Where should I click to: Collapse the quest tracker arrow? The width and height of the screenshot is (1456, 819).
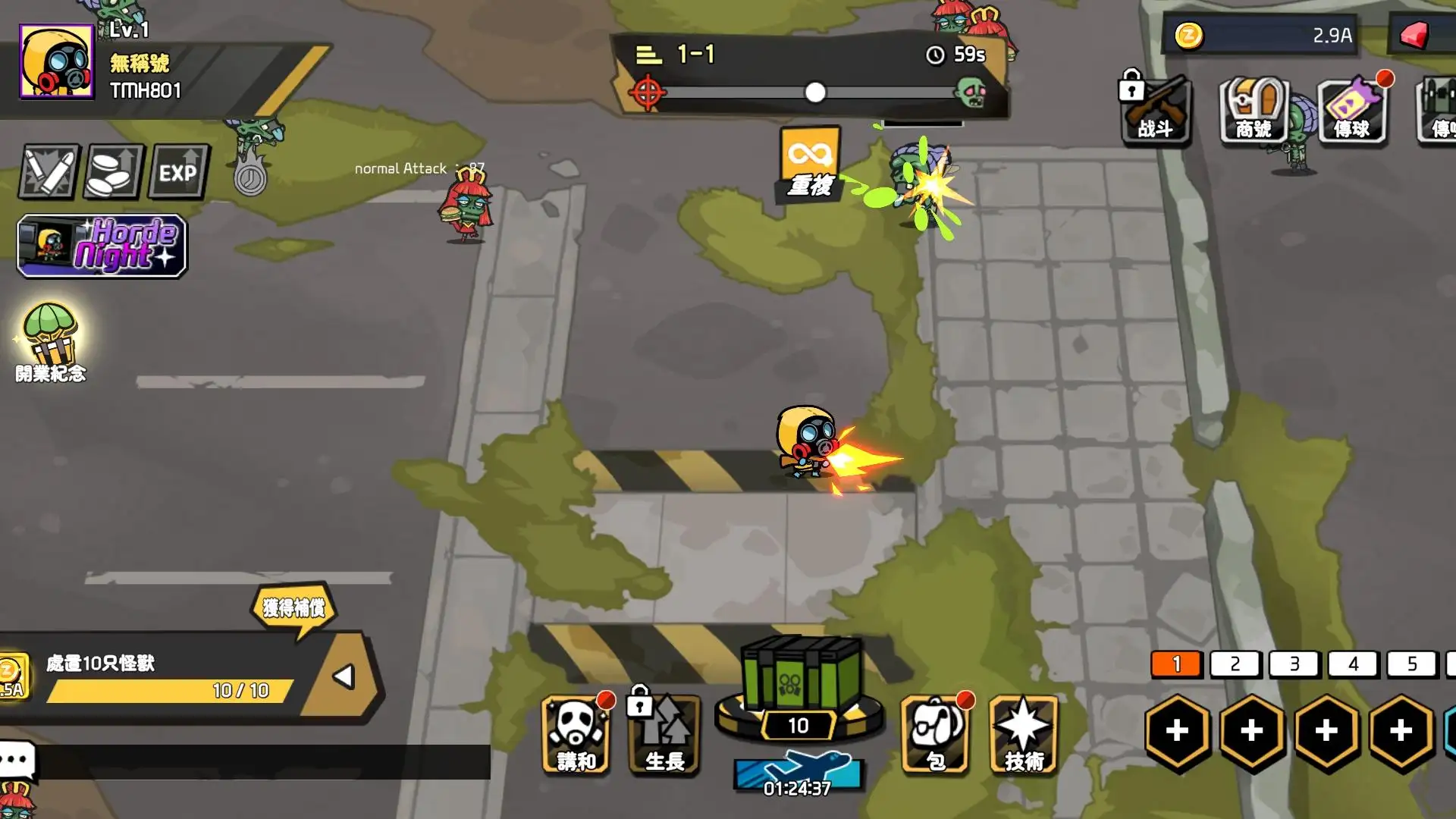pos(344,676)
